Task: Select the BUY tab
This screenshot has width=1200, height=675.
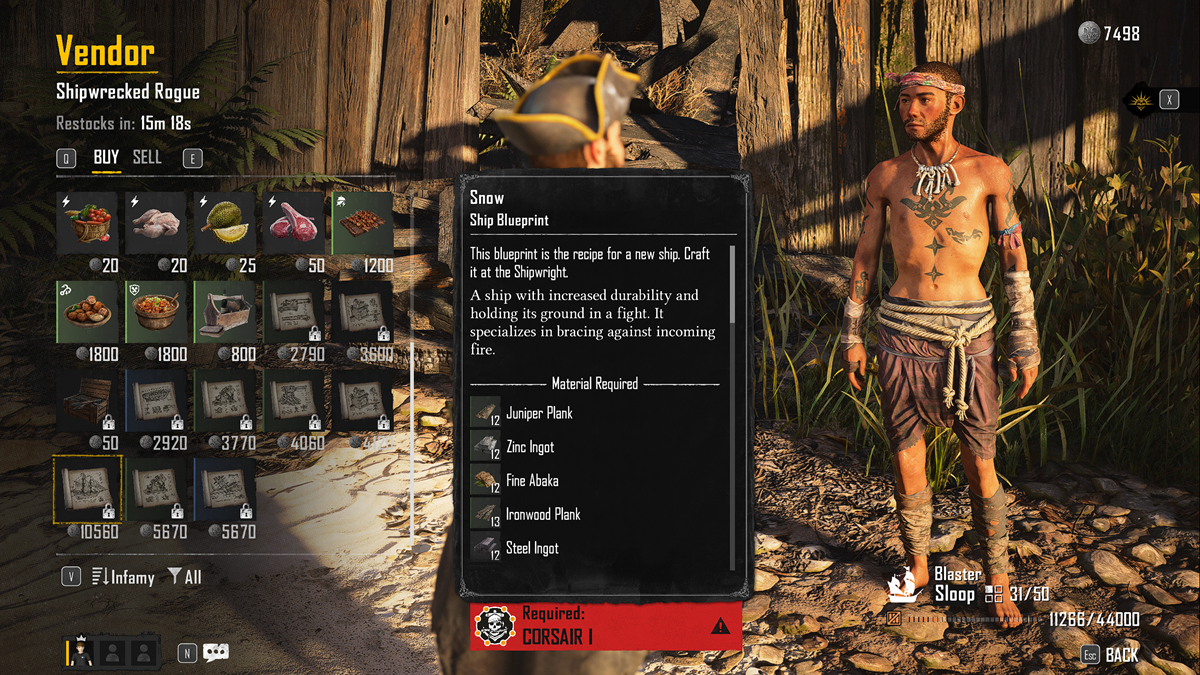Action: pos(106,157)
